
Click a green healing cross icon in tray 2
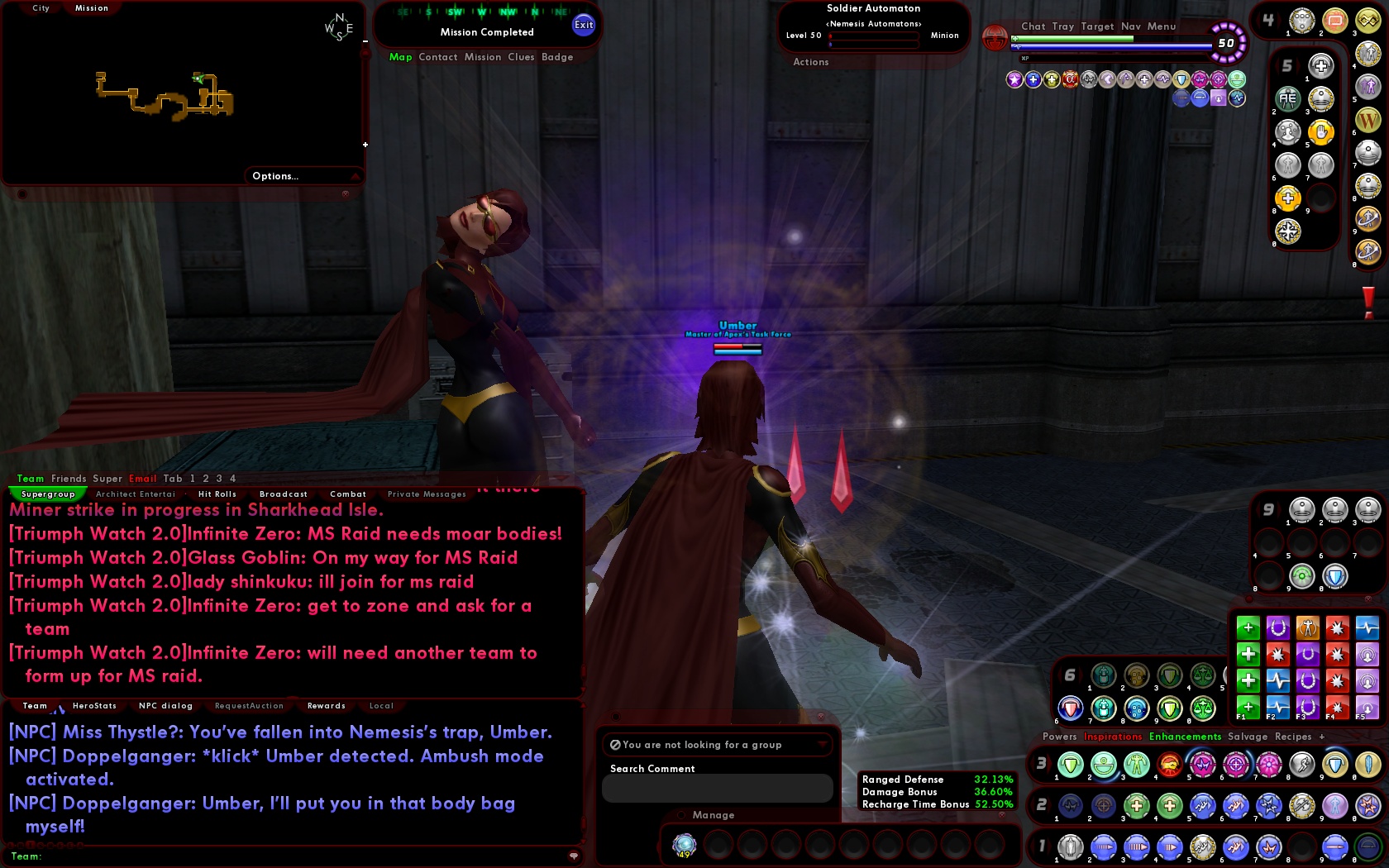pyautogui.click(x=1136, y=806)
